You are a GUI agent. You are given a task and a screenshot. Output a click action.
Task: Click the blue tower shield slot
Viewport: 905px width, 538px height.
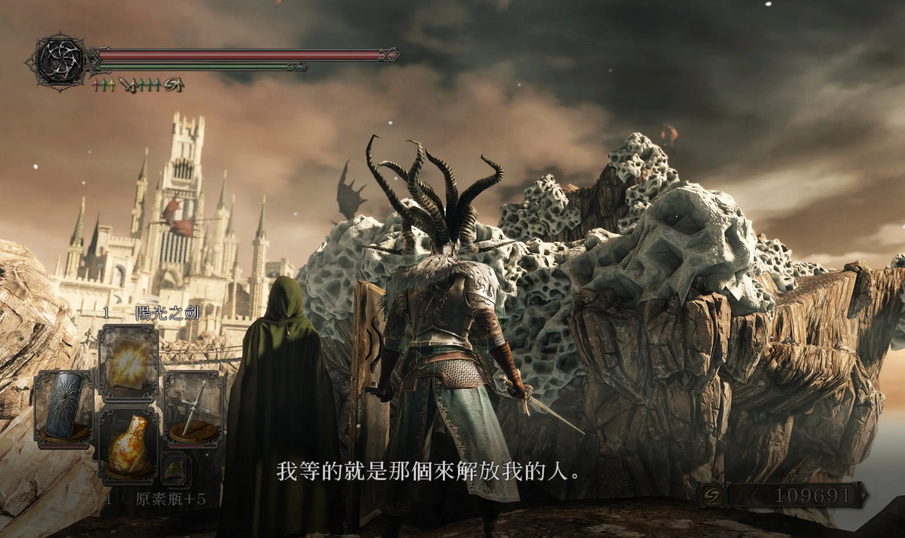64,408
